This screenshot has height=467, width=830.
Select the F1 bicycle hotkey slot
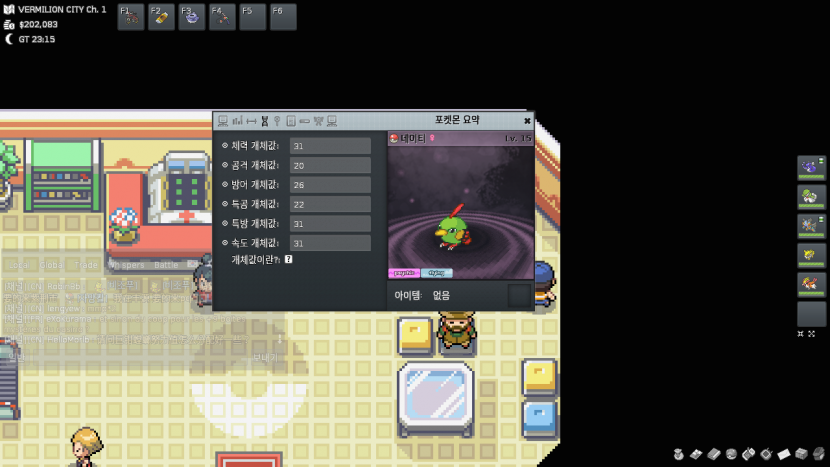click(131, 17)
